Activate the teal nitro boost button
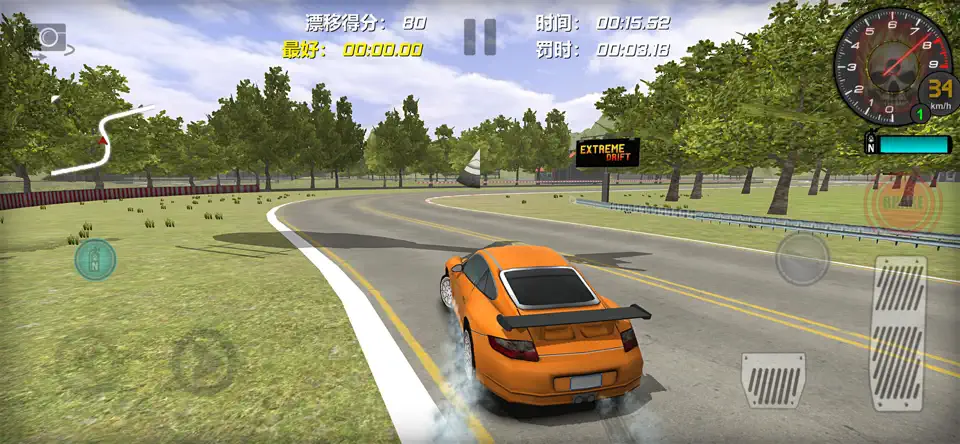The image size is (960, 444). point(95,260)
